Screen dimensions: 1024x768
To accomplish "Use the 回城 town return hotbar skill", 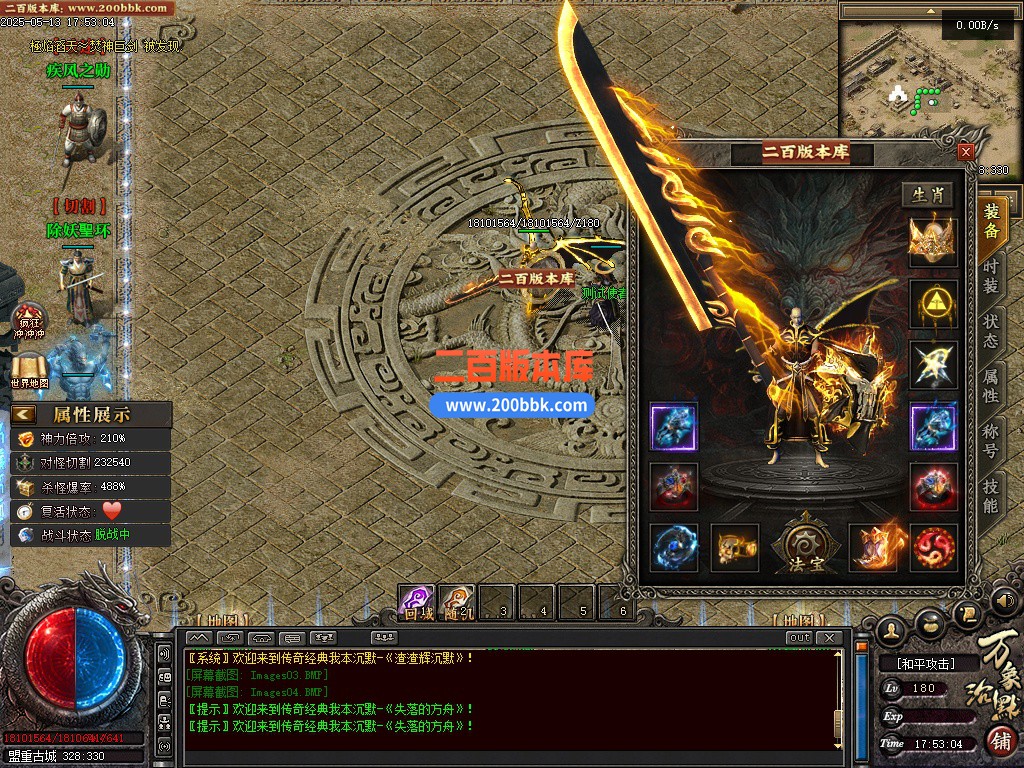I will (417, 602).
